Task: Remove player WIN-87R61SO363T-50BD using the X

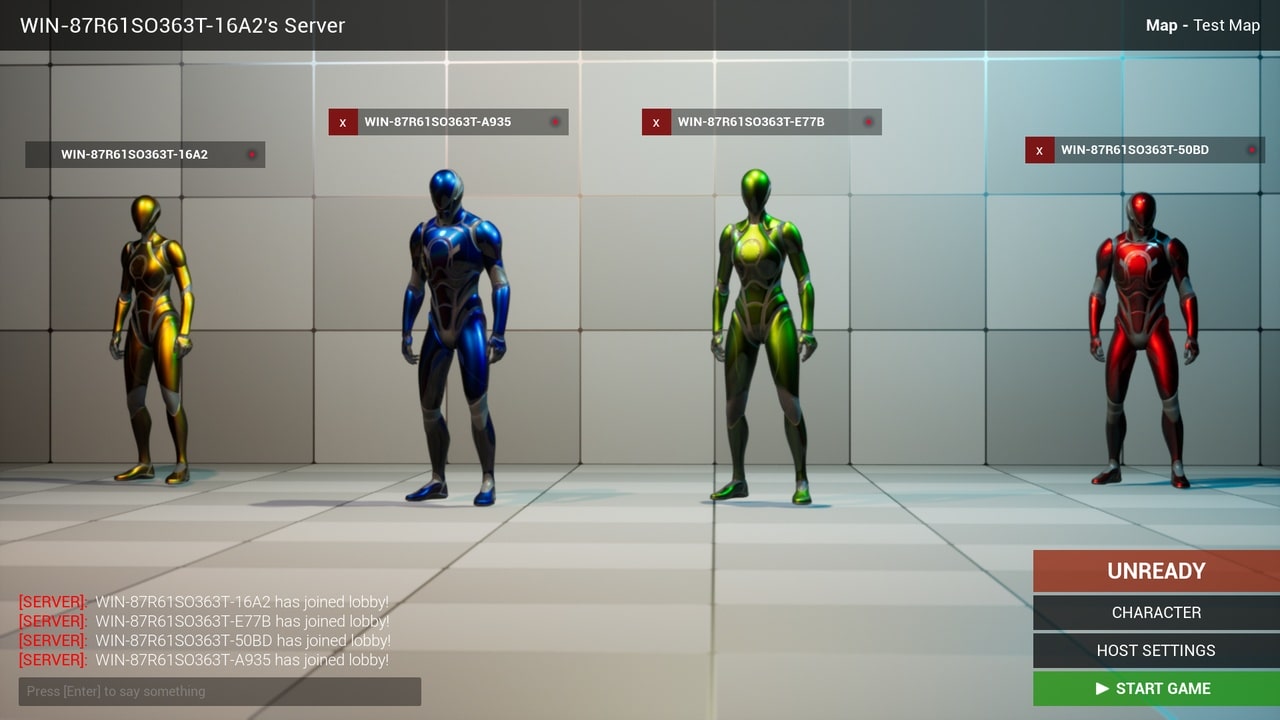Action: (1039, 150)
